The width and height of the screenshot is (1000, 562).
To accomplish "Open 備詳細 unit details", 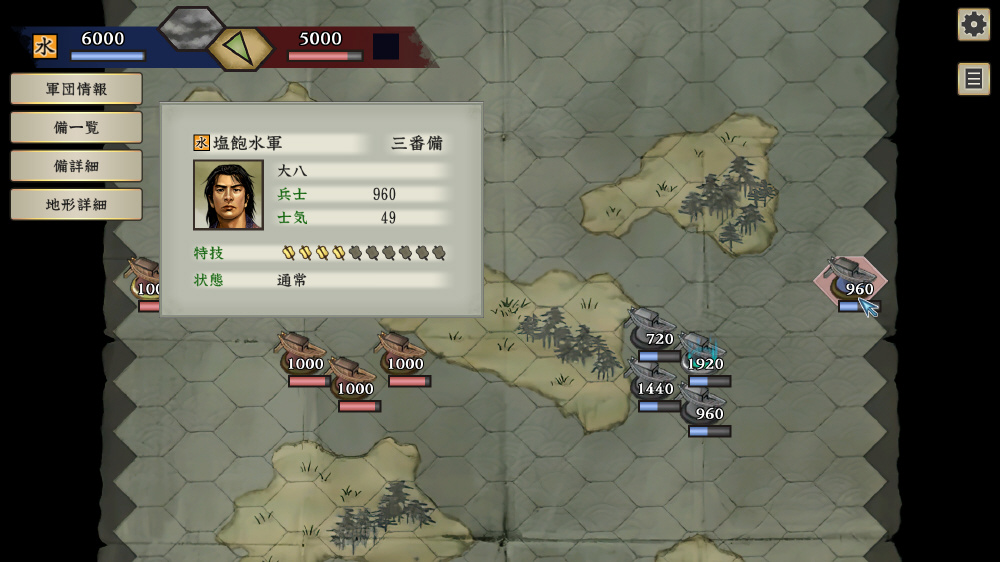I will tap(76, 166).
